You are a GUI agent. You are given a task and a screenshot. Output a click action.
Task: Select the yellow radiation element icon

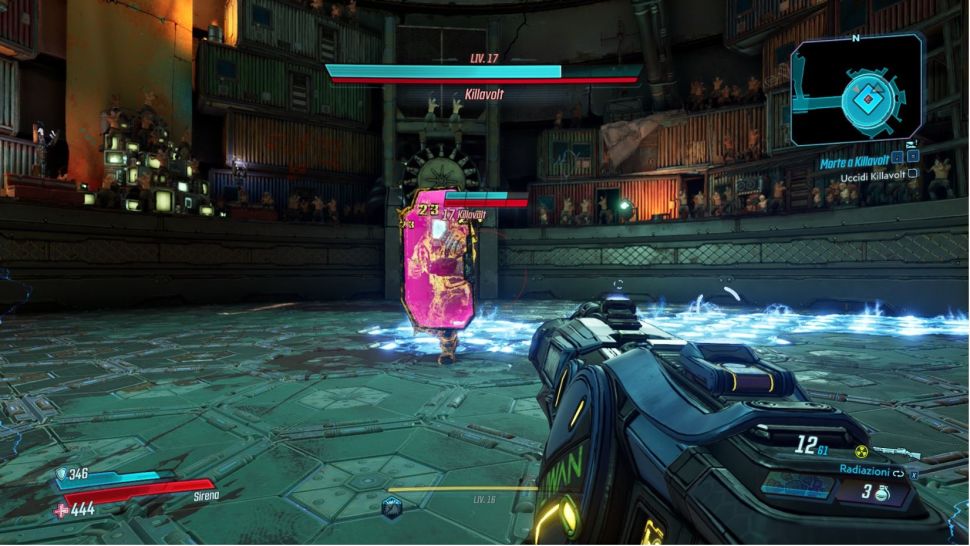[x=862, y=452]
